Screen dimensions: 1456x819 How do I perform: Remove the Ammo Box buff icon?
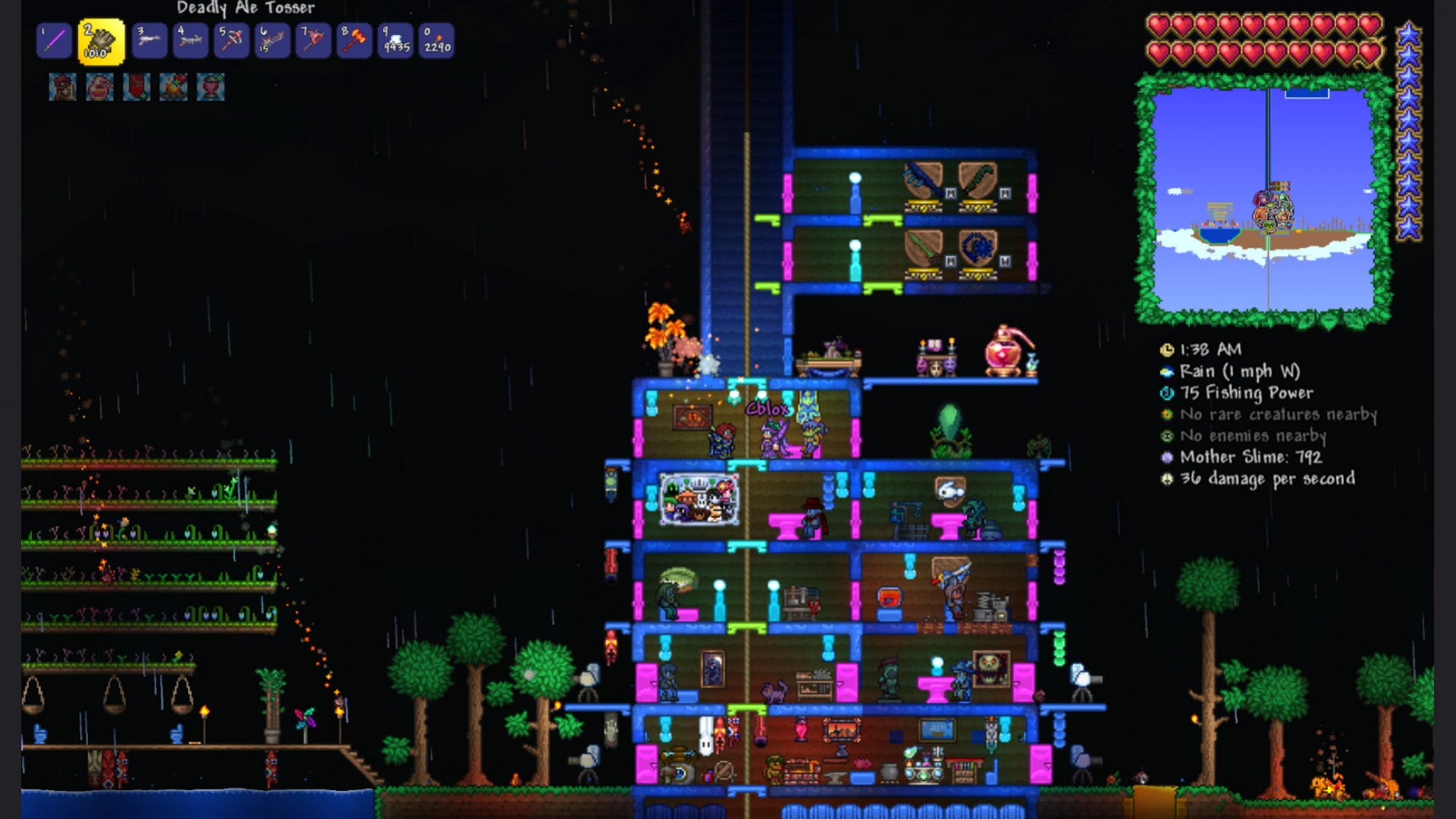pyautogui.click(x=62, y=86)
